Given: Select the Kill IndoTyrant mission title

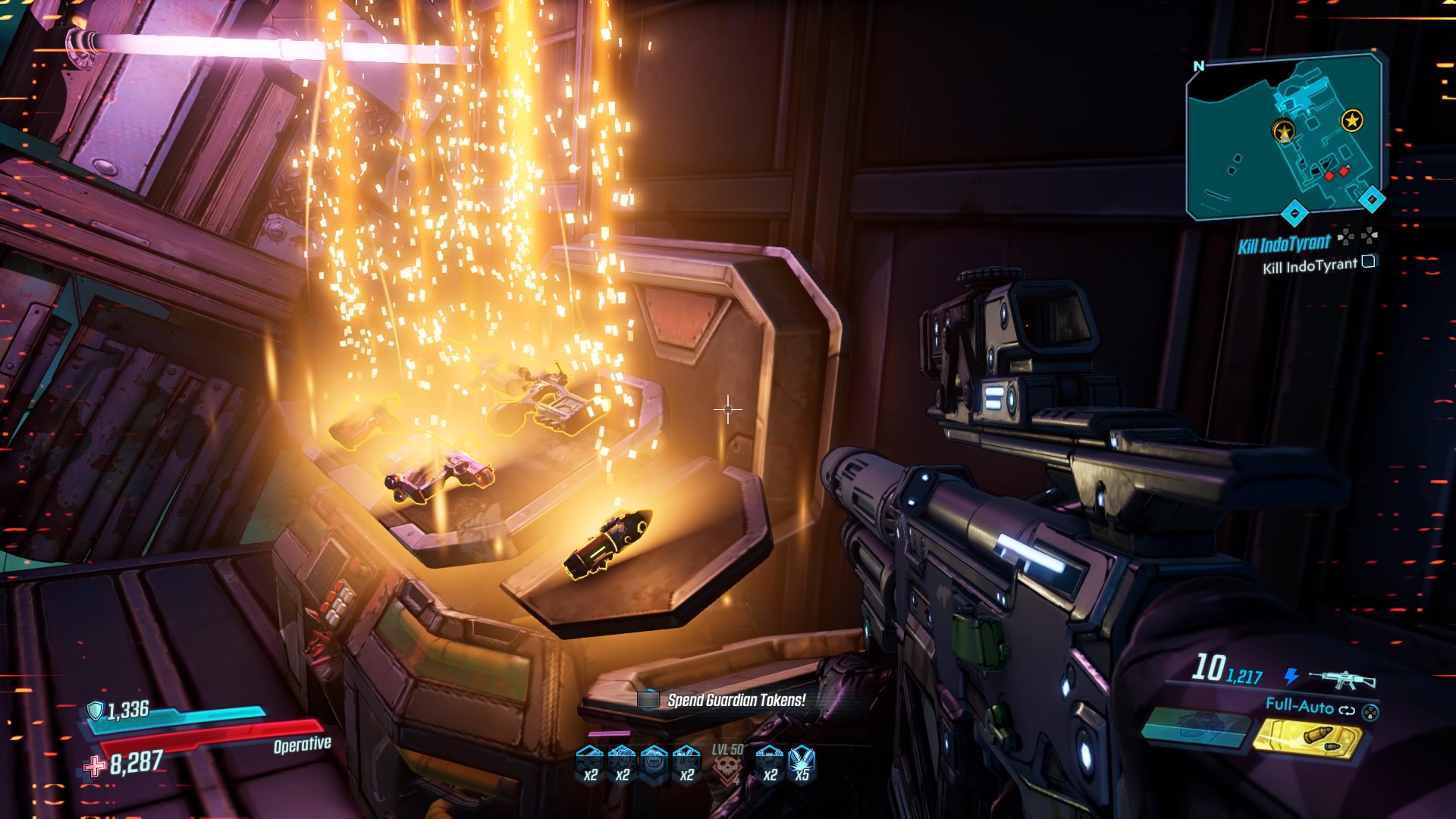Looking at the screenshot, I should pyautogui.click(x=1284, y=243).
